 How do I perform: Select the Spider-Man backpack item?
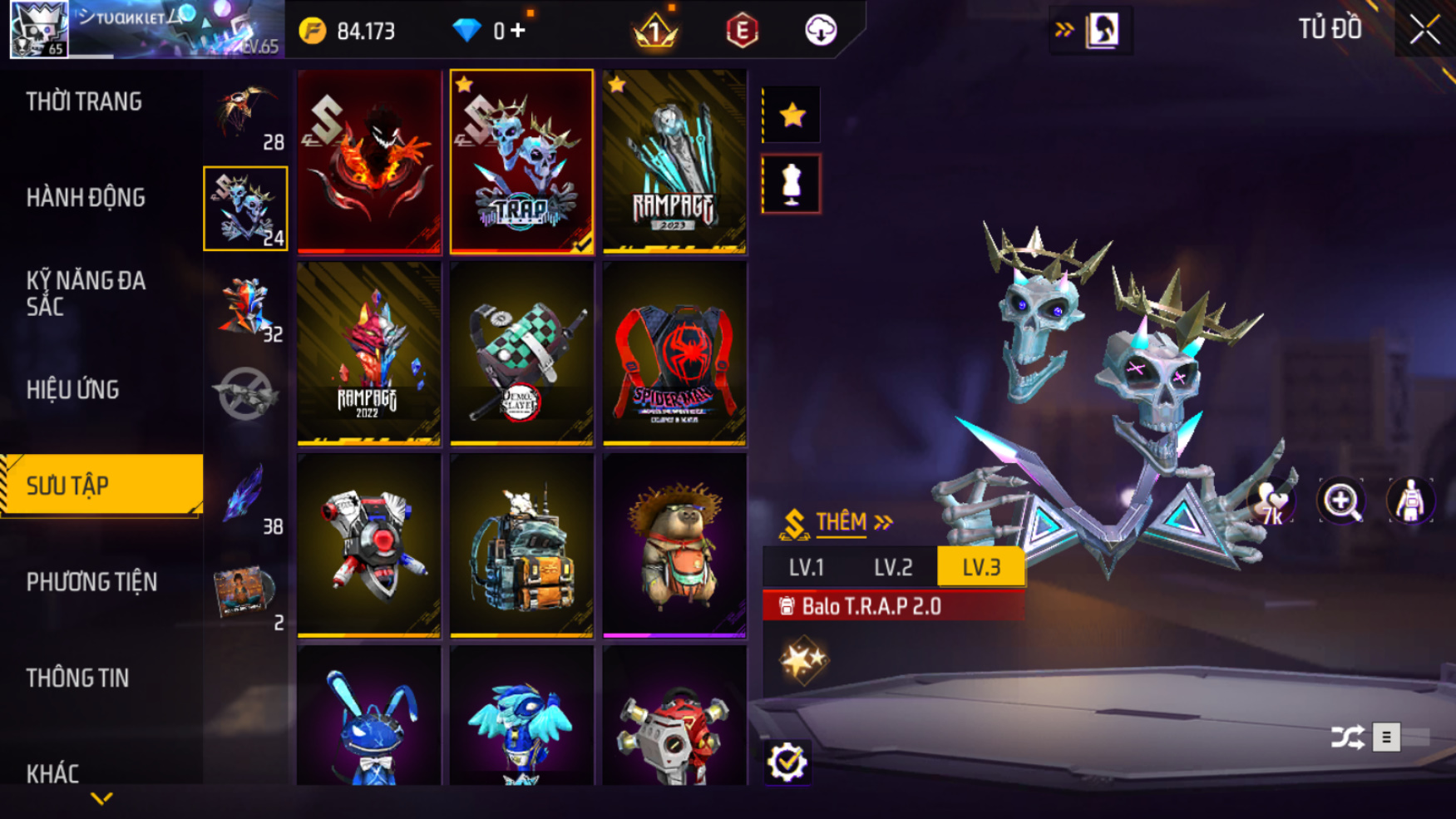click(674, 353)
